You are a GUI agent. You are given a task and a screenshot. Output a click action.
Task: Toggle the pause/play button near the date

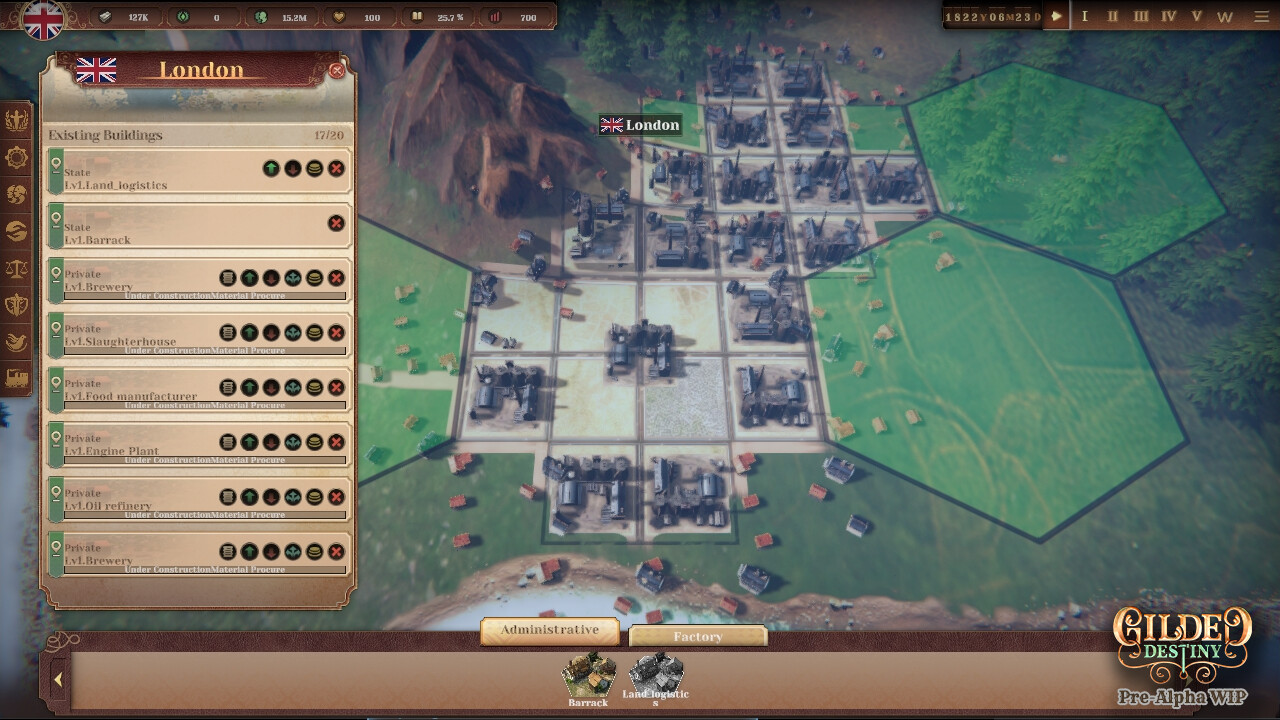[x=1055, y=17]
